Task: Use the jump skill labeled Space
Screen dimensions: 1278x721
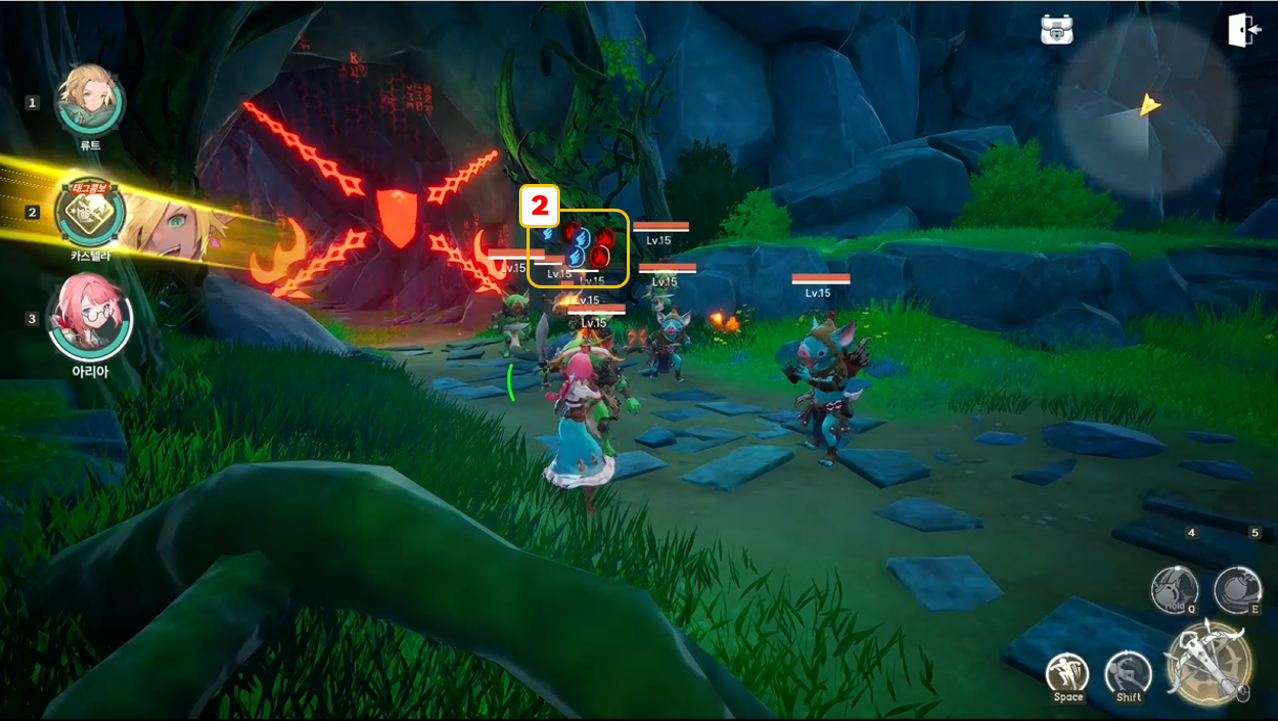Action: pyautogui.click(x=1068, y=674)
